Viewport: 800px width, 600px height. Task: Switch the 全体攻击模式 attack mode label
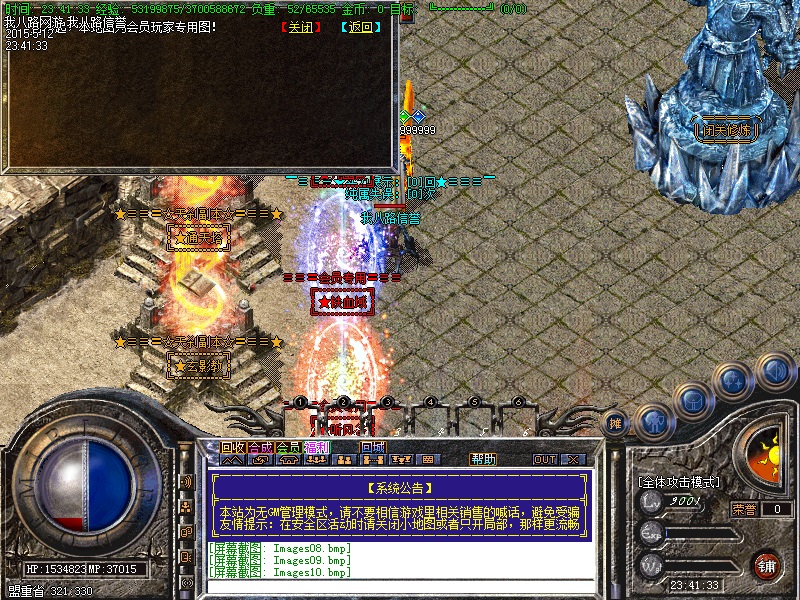pos(678,482)
